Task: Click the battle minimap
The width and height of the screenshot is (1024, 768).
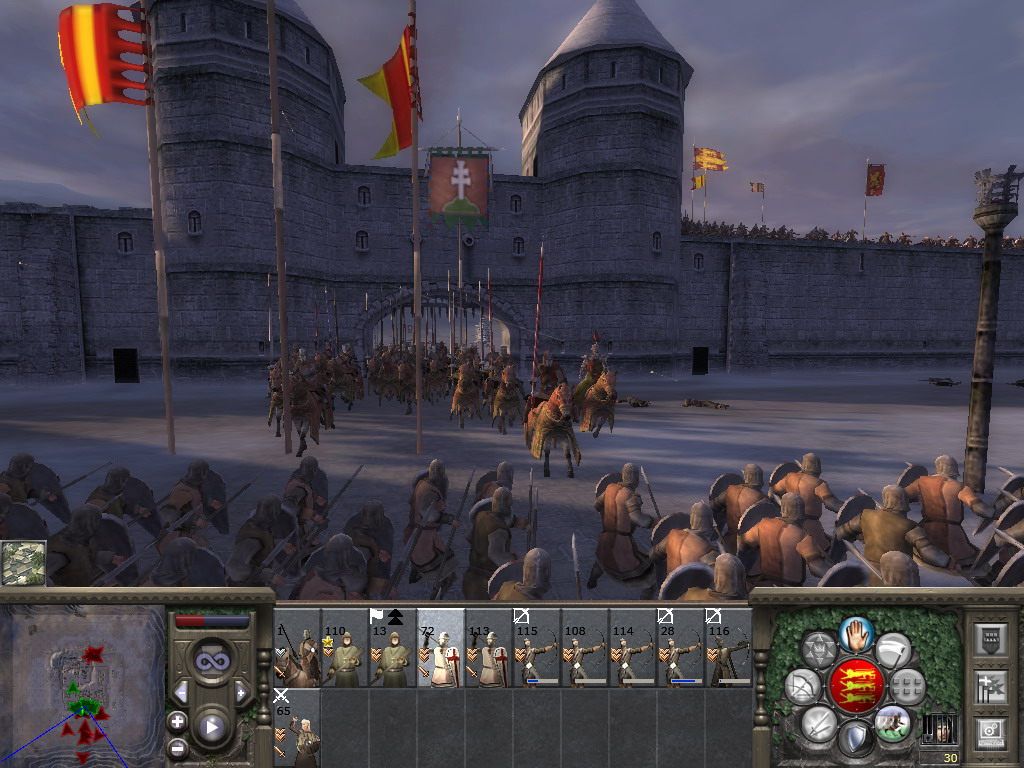Action: point(82,683)
